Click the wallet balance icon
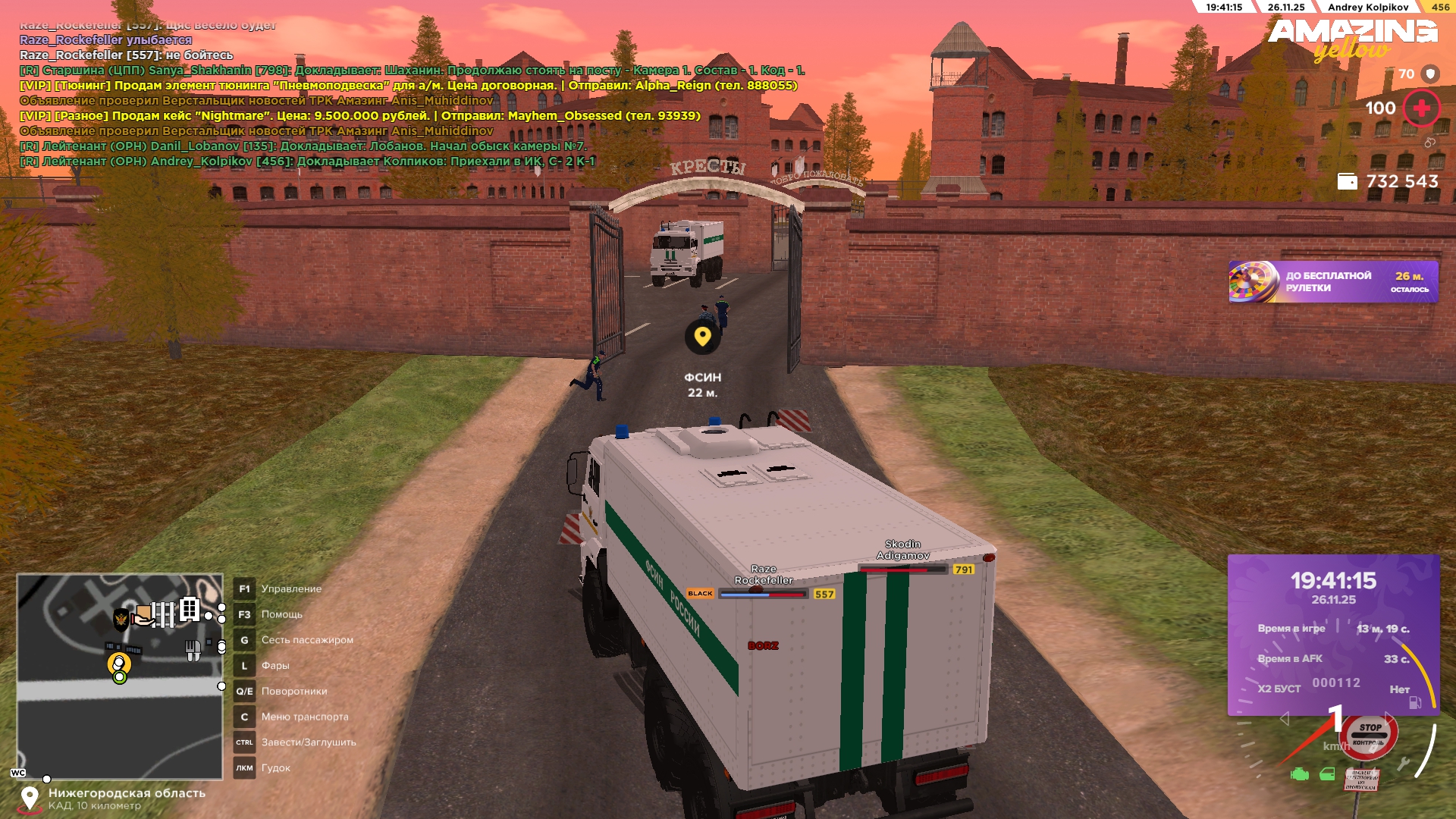 1347,182
